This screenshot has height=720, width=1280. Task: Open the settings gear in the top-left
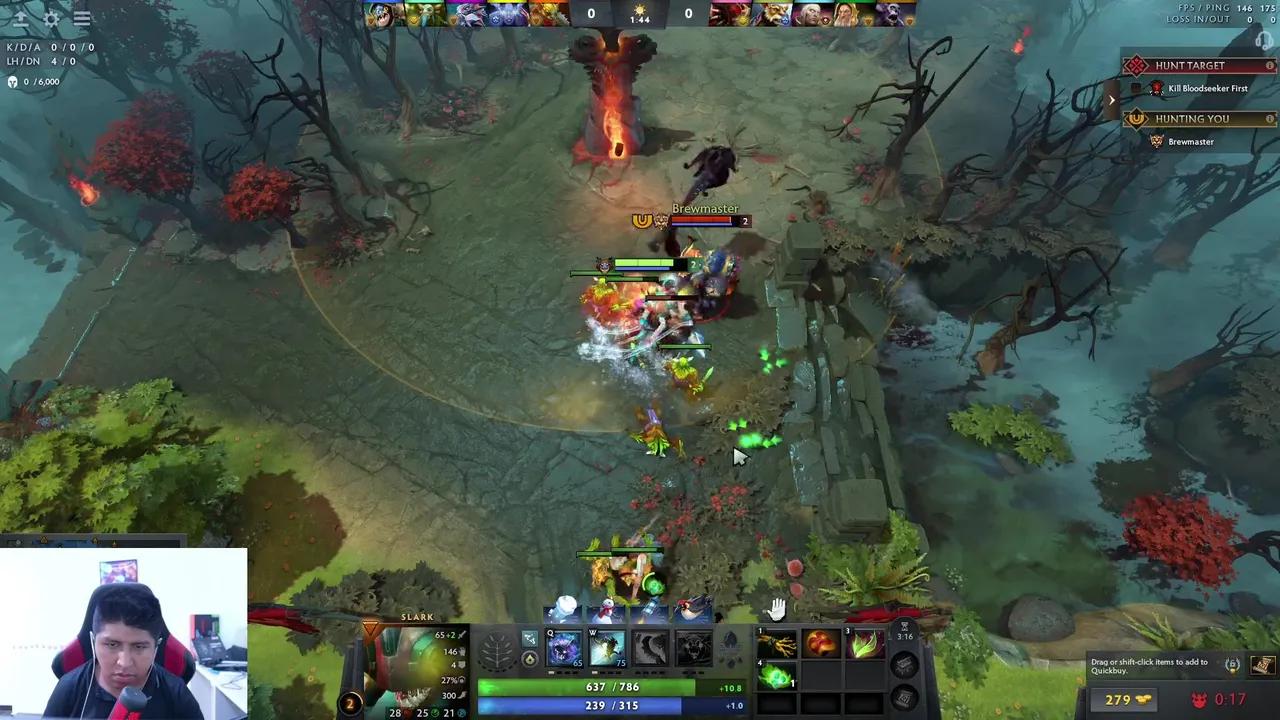(x=50, y=18)
